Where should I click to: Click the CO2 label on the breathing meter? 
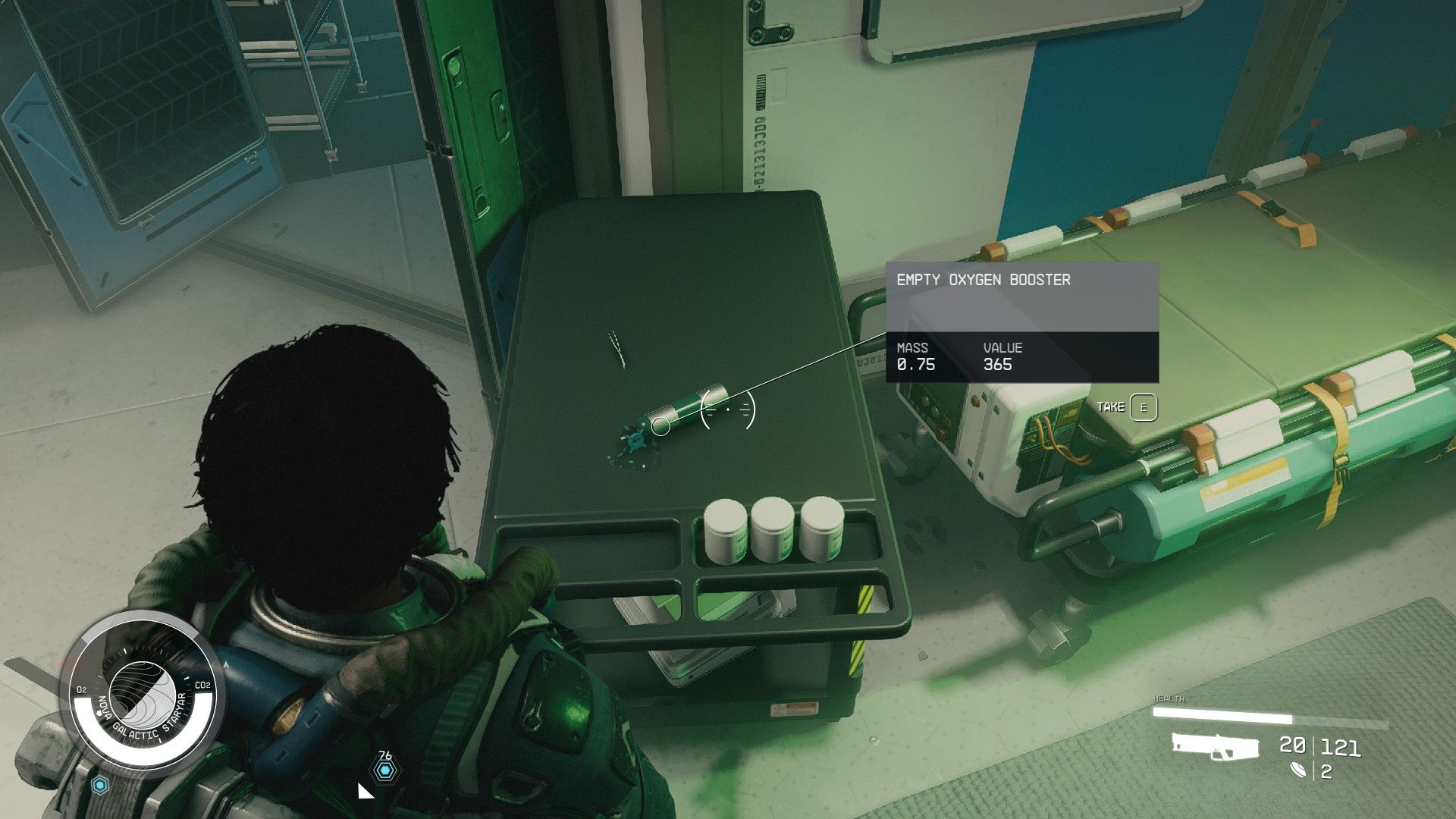(x=201, y=684)
